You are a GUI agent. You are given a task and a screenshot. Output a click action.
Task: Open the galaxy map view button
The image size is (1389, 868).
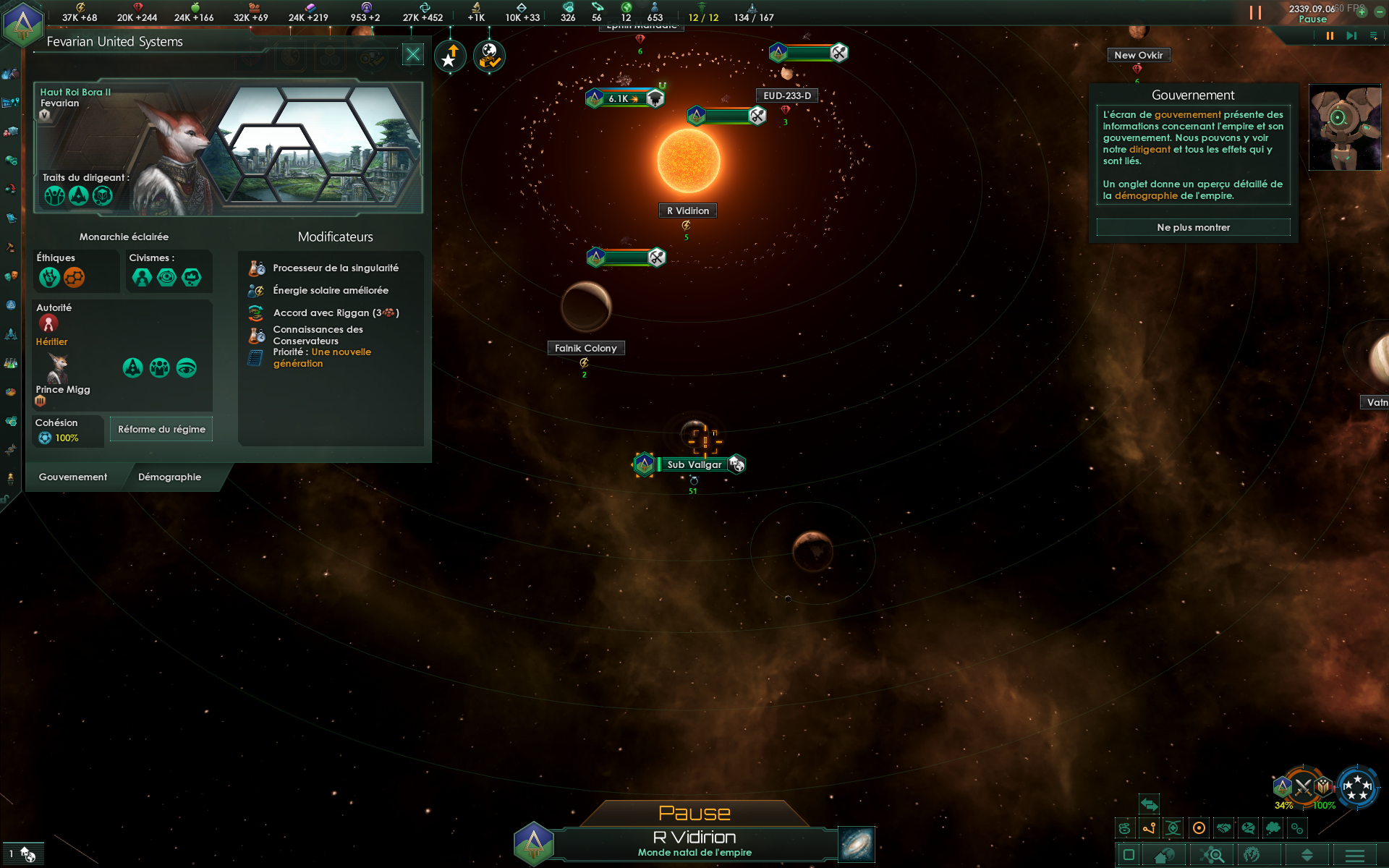pos(857,844)
